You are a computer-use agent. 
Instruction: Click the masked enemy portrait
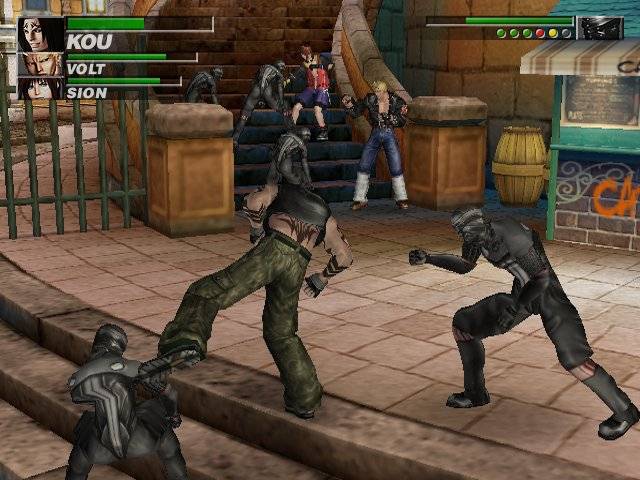pyautogui.click(x=600, y=28)
